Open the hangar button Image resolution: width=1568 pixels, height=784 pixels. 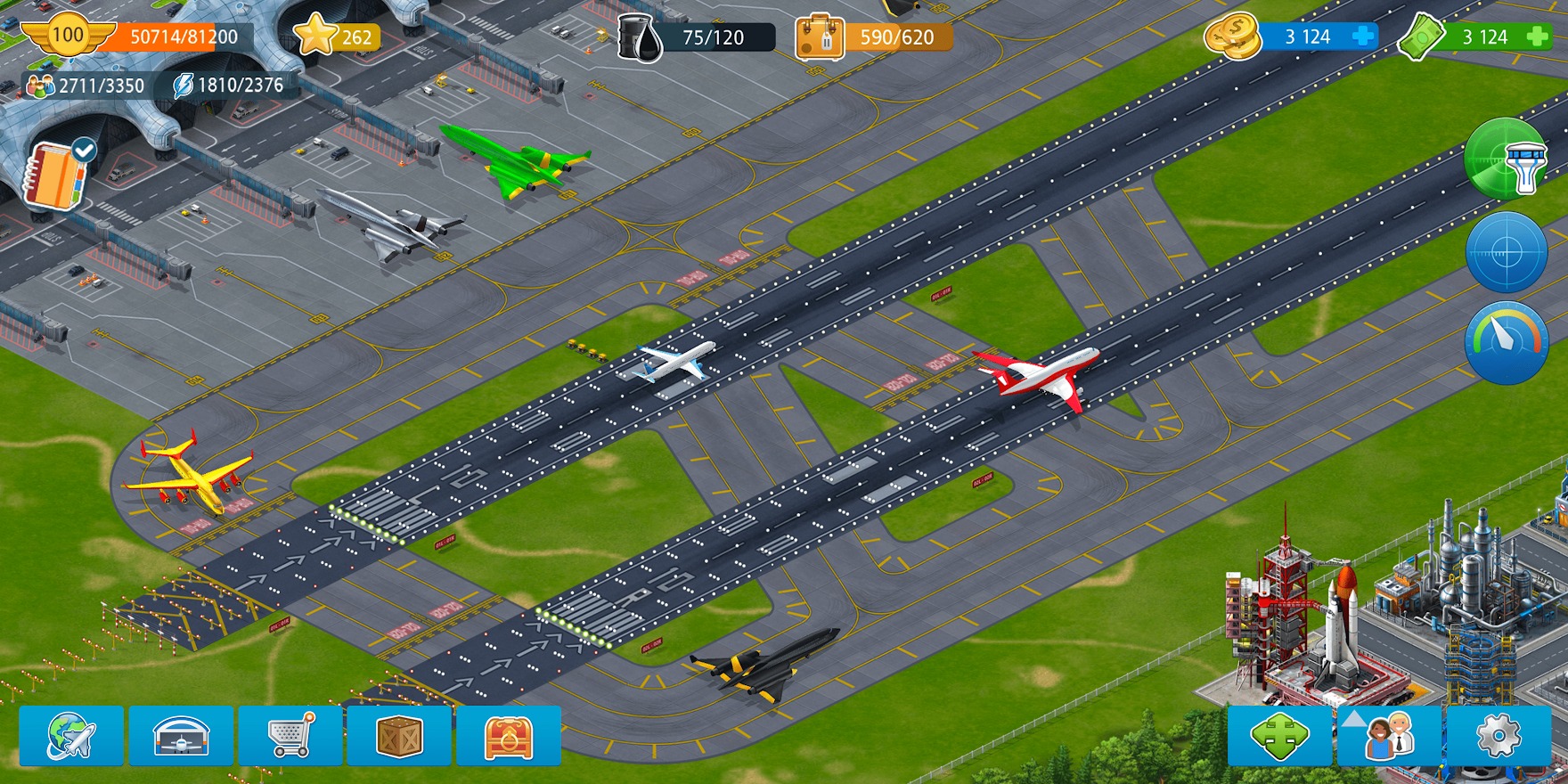[x=181, y=736]
